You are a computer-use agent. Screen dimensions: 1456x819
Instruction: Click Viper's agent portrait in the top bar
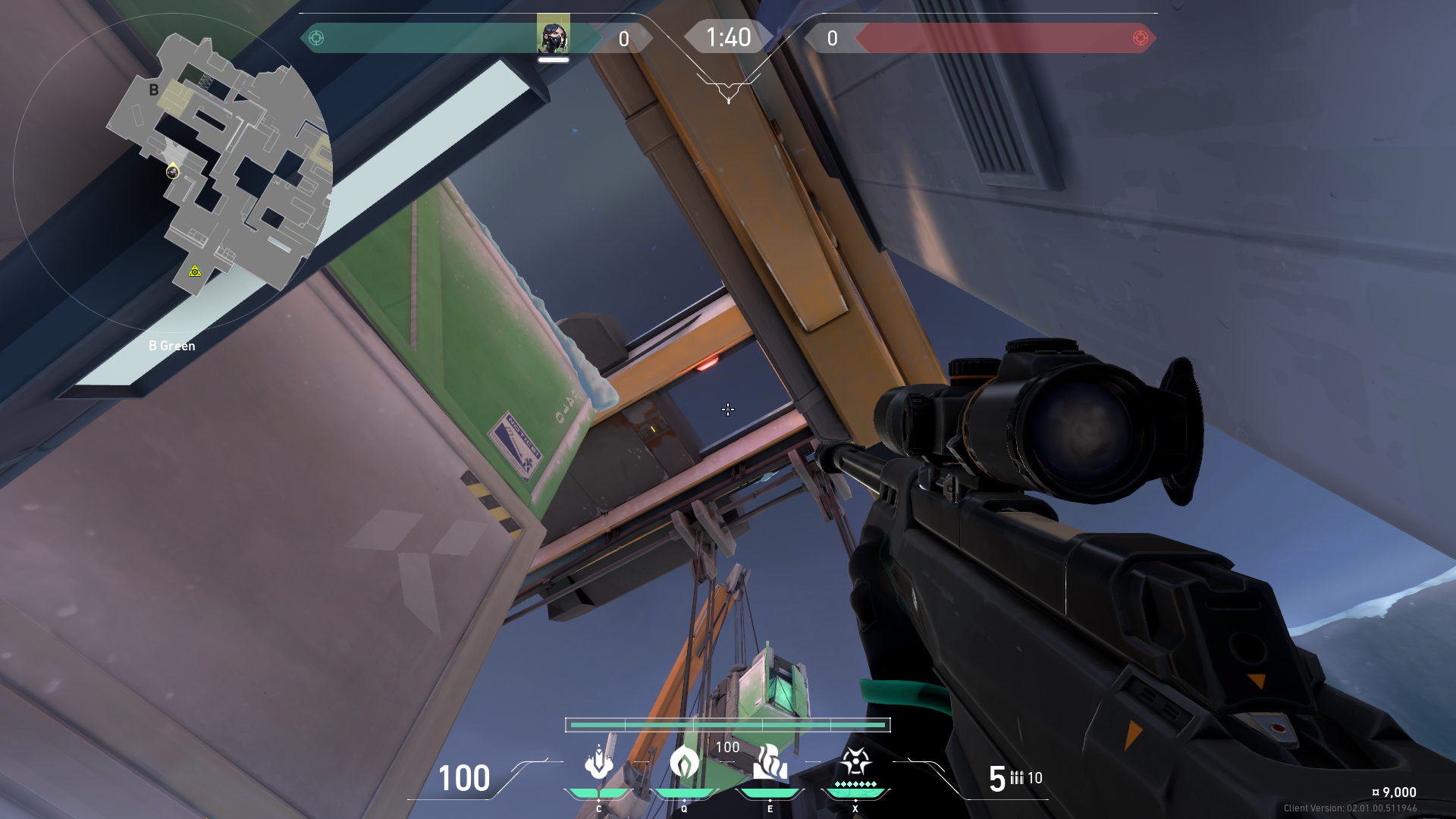(x=553, y=36)
